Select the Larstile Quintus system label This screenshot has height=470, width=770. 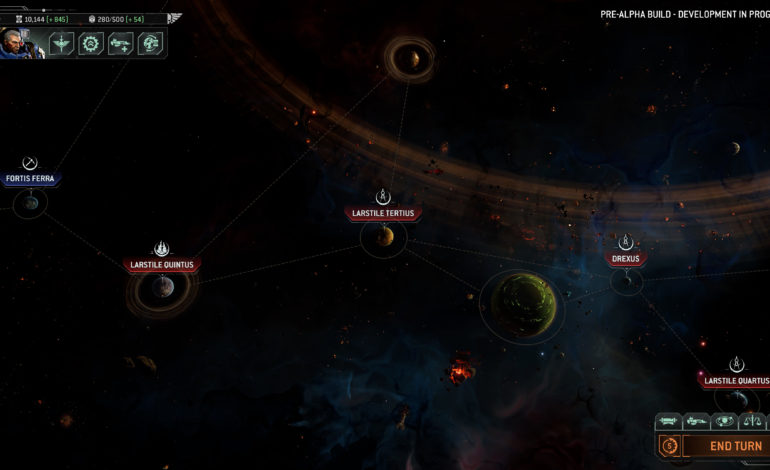click(162, 265)
